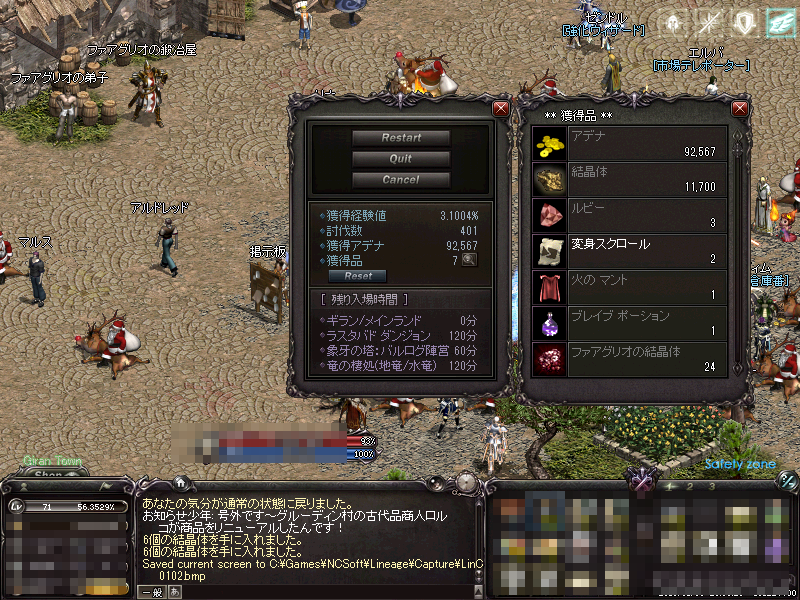Select the ブレイブ ポーション purple potion
Screen dimensions: 800x600
(630, 324)
